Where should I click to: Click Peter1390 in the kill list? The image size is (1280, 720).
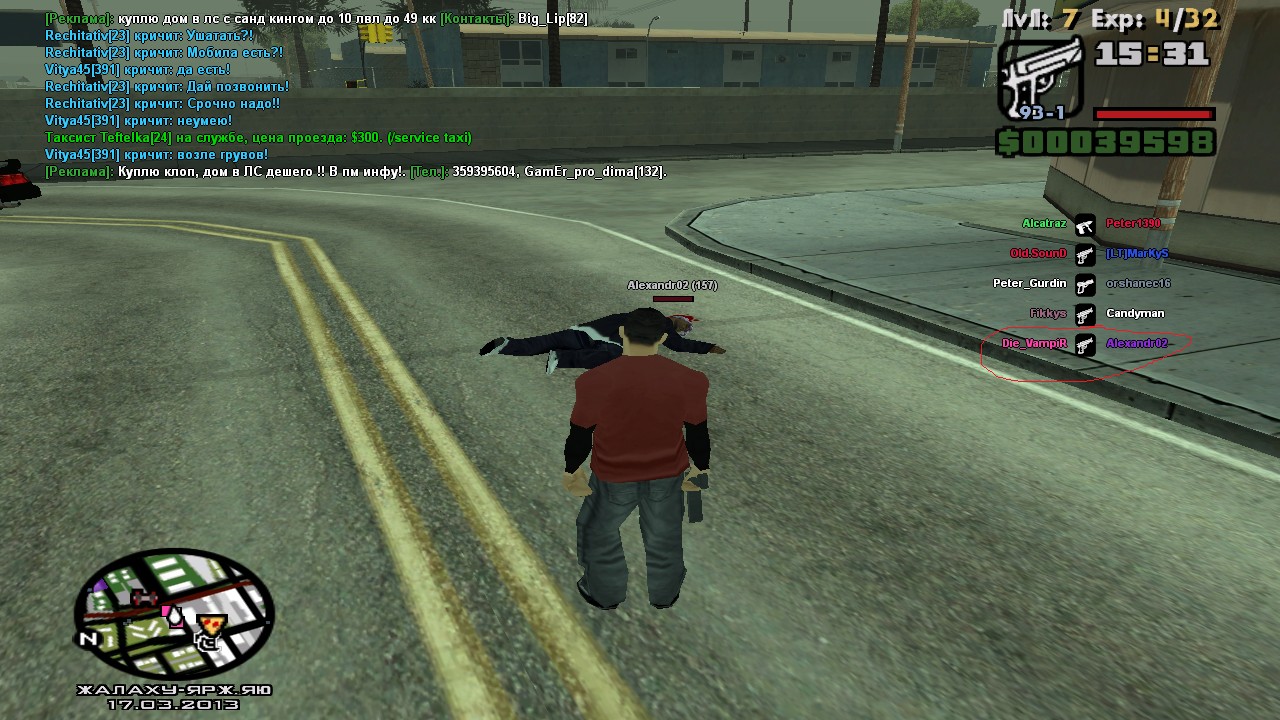tap(1133, 224)
